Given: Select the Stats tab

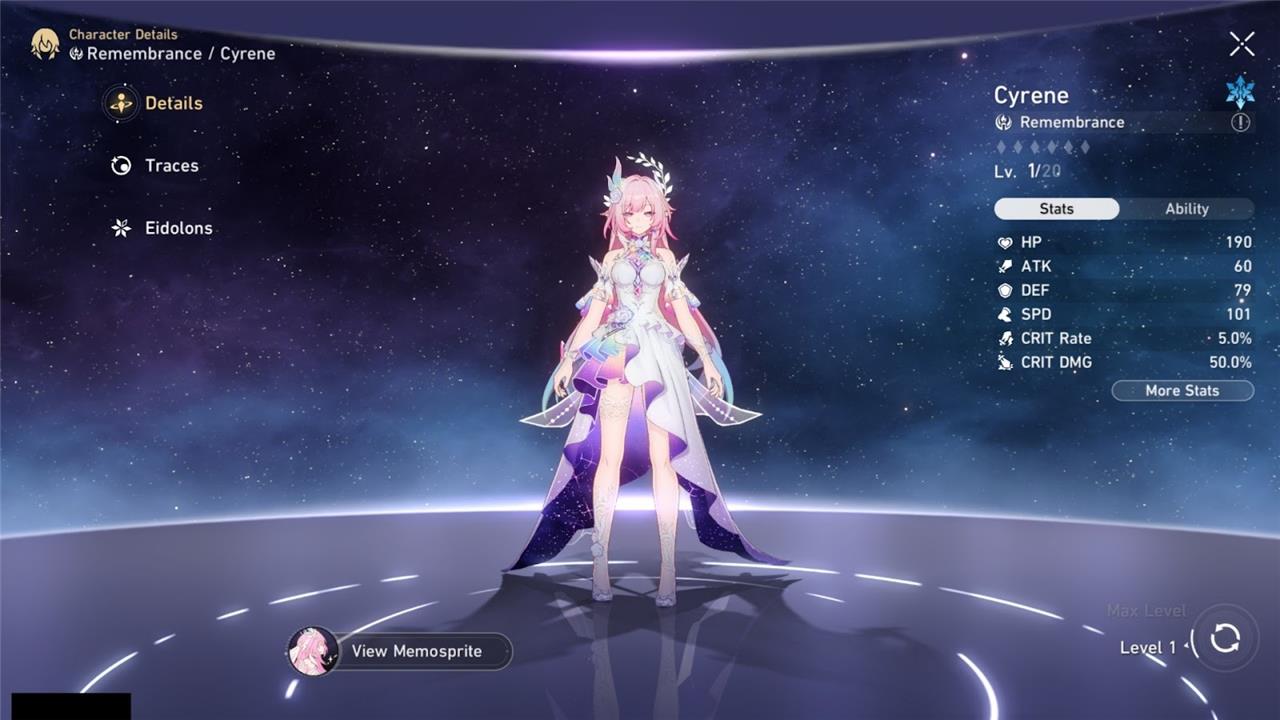Looking at the screenshot, I should [1056, 209].
